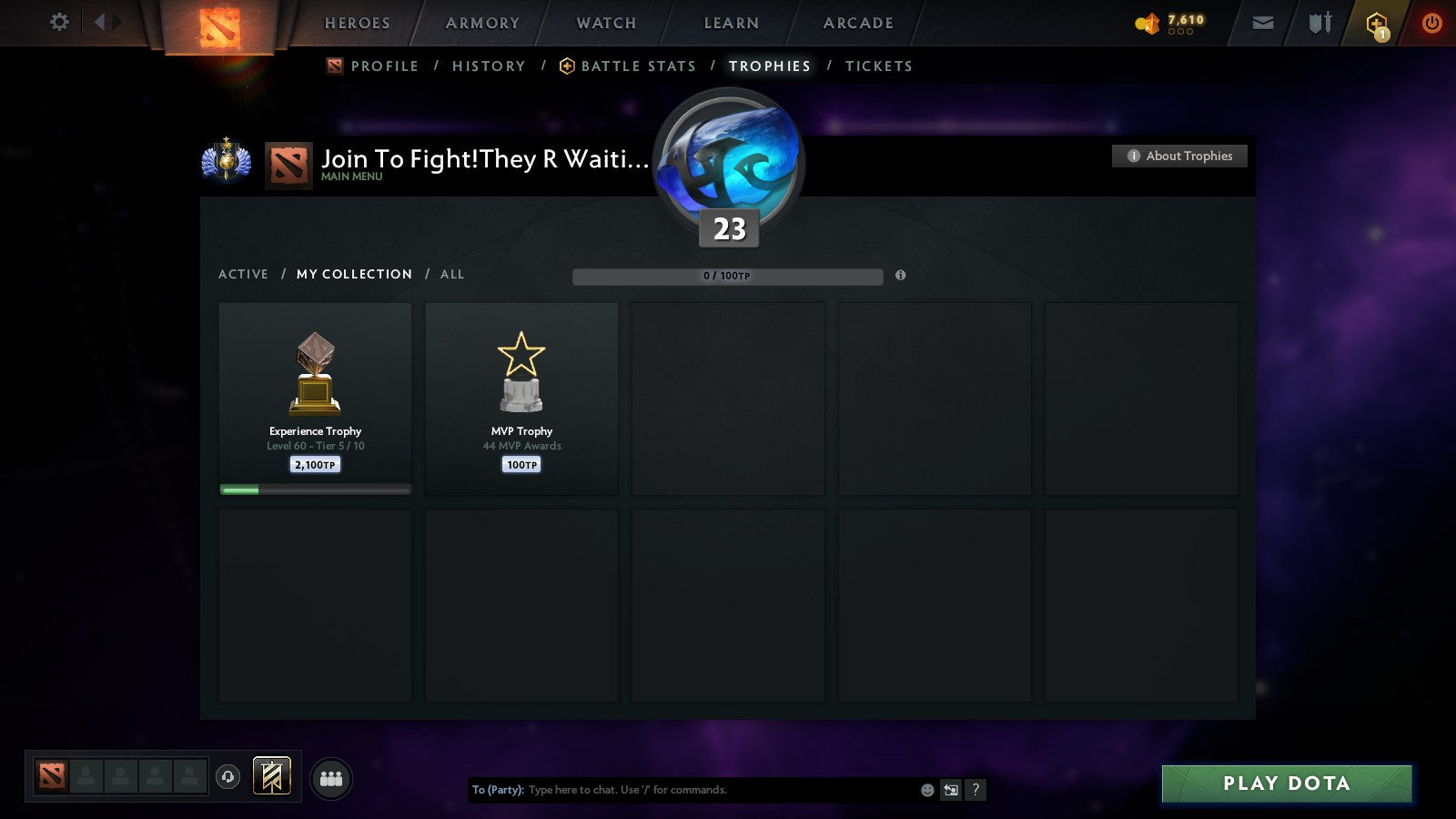Click the power button to exit Dota
Image resolution: width=1456 pixels, height=819 pixels.
[x=1431, y=23]
